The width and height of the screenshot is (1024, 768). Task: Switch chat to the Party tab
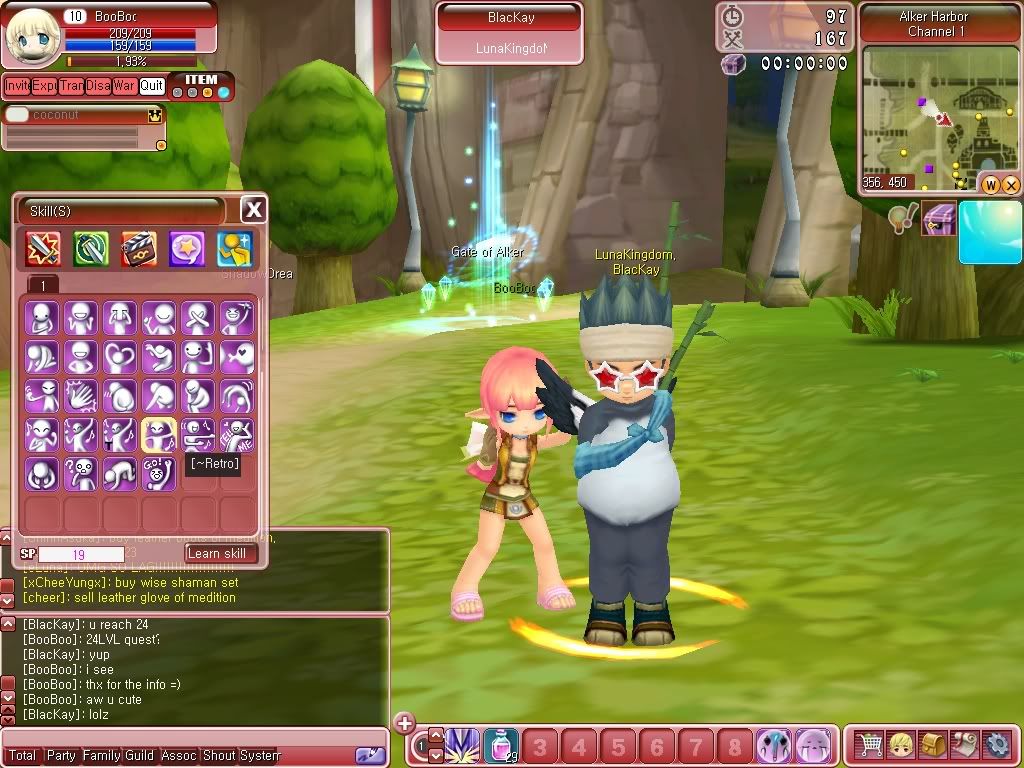[x=61, y=756]
